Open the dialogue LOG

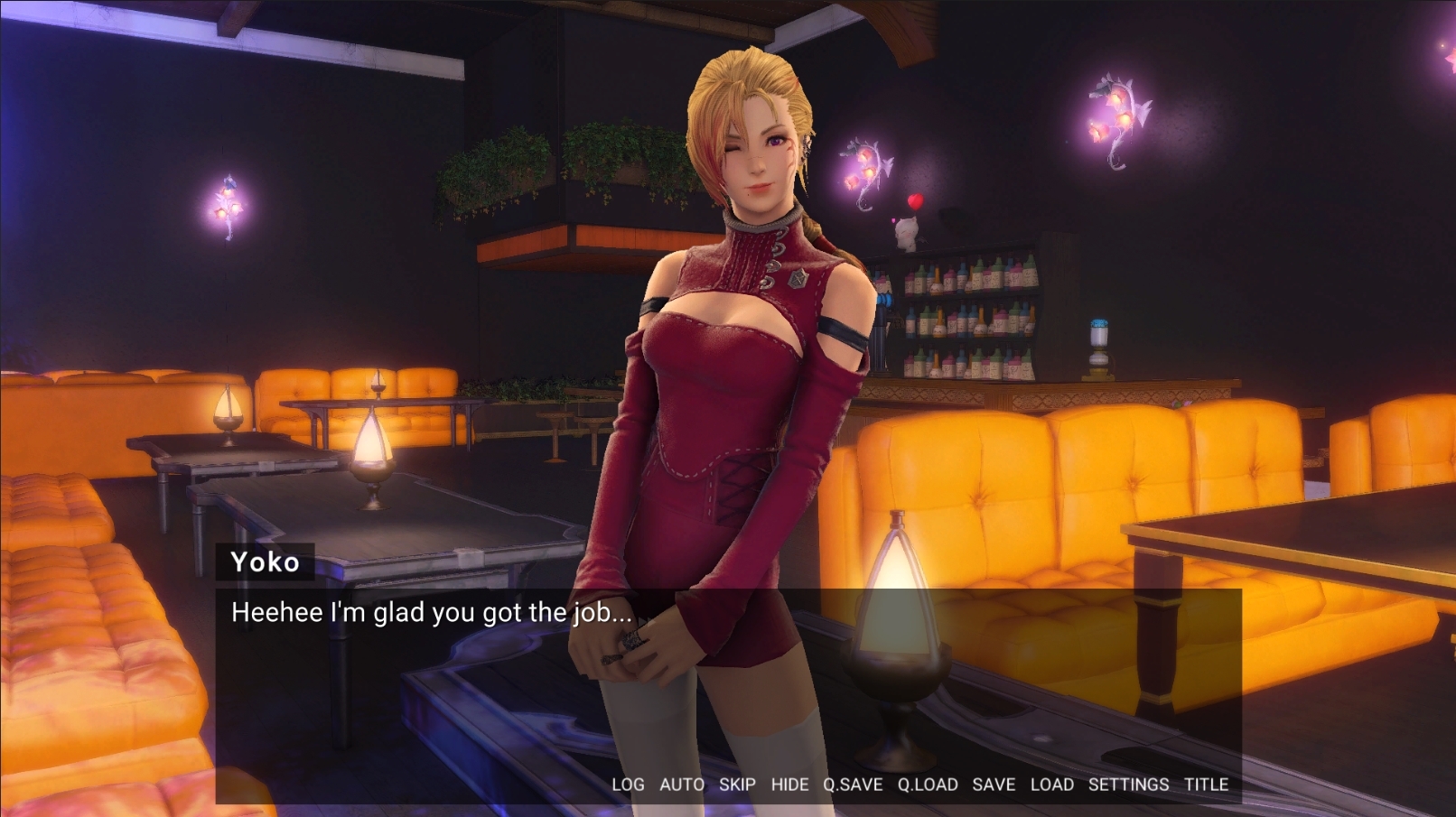pos(628,785)
